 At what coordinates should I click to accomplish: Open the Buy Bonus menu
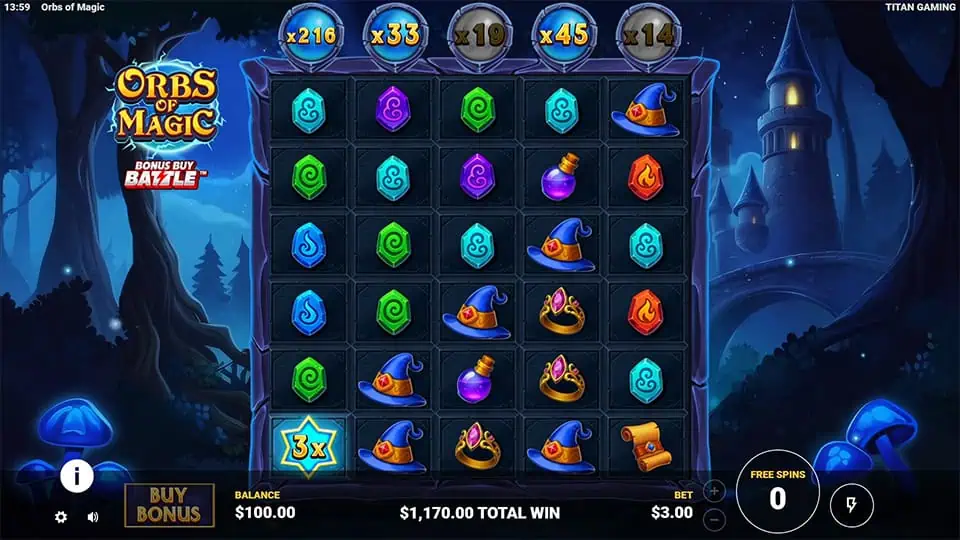pyautogui.click(x=169, y=505)
